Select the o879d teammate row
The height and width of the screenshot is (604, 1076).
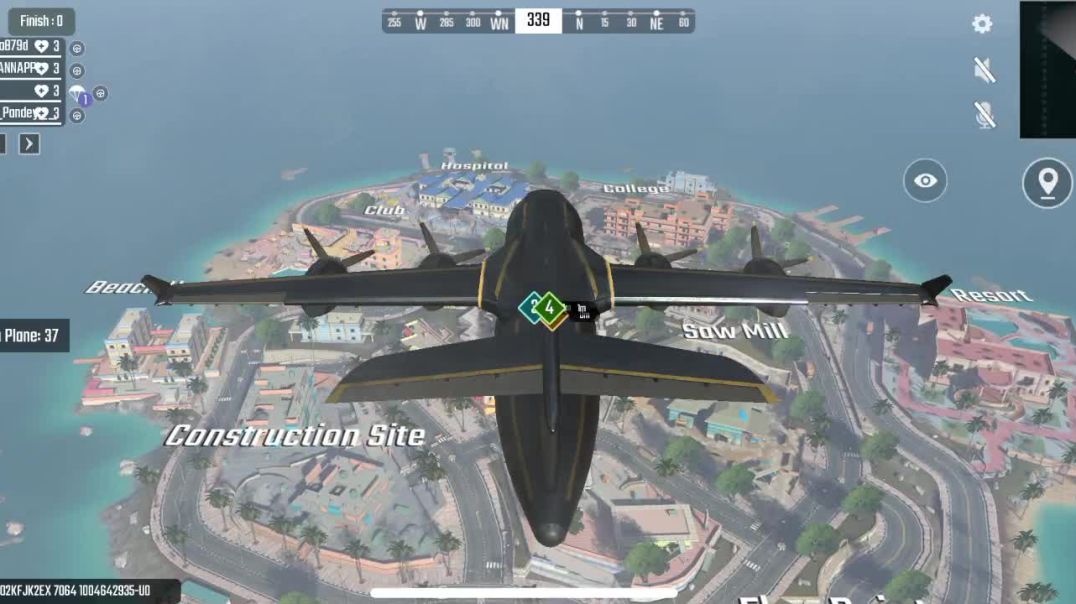pyautogui.click(x=30, y=47)
